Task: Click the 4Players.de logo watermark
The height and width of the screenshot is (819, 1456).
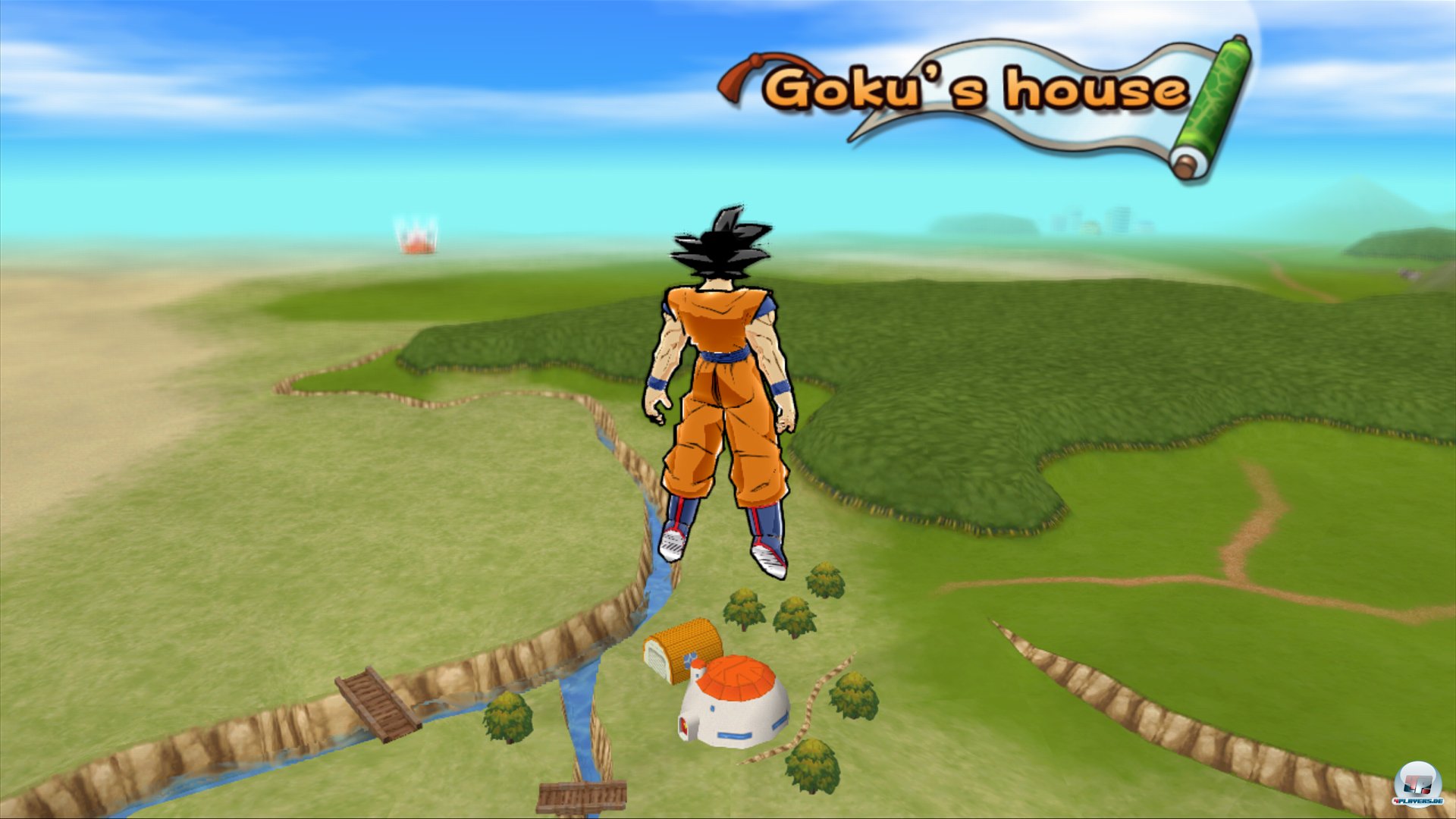Action: [x=1417, y=785]
